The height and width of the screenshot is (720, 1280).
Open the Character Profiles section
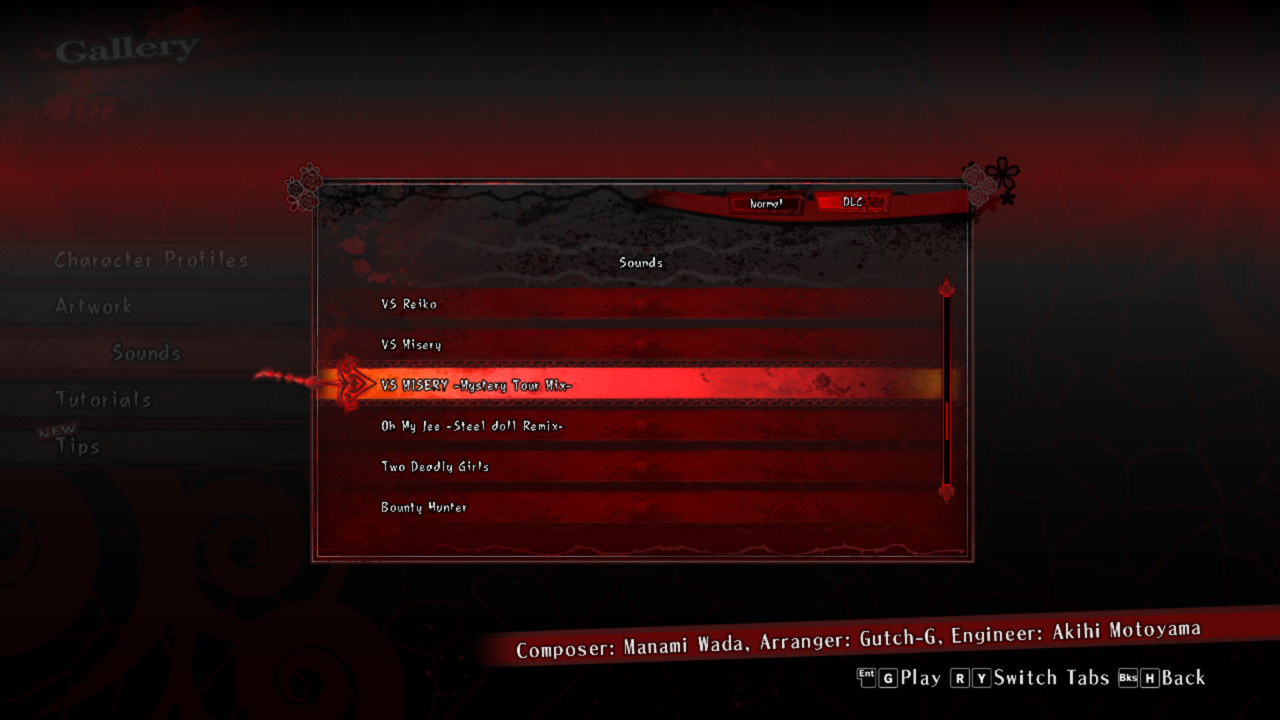click(x=150, y=260)
